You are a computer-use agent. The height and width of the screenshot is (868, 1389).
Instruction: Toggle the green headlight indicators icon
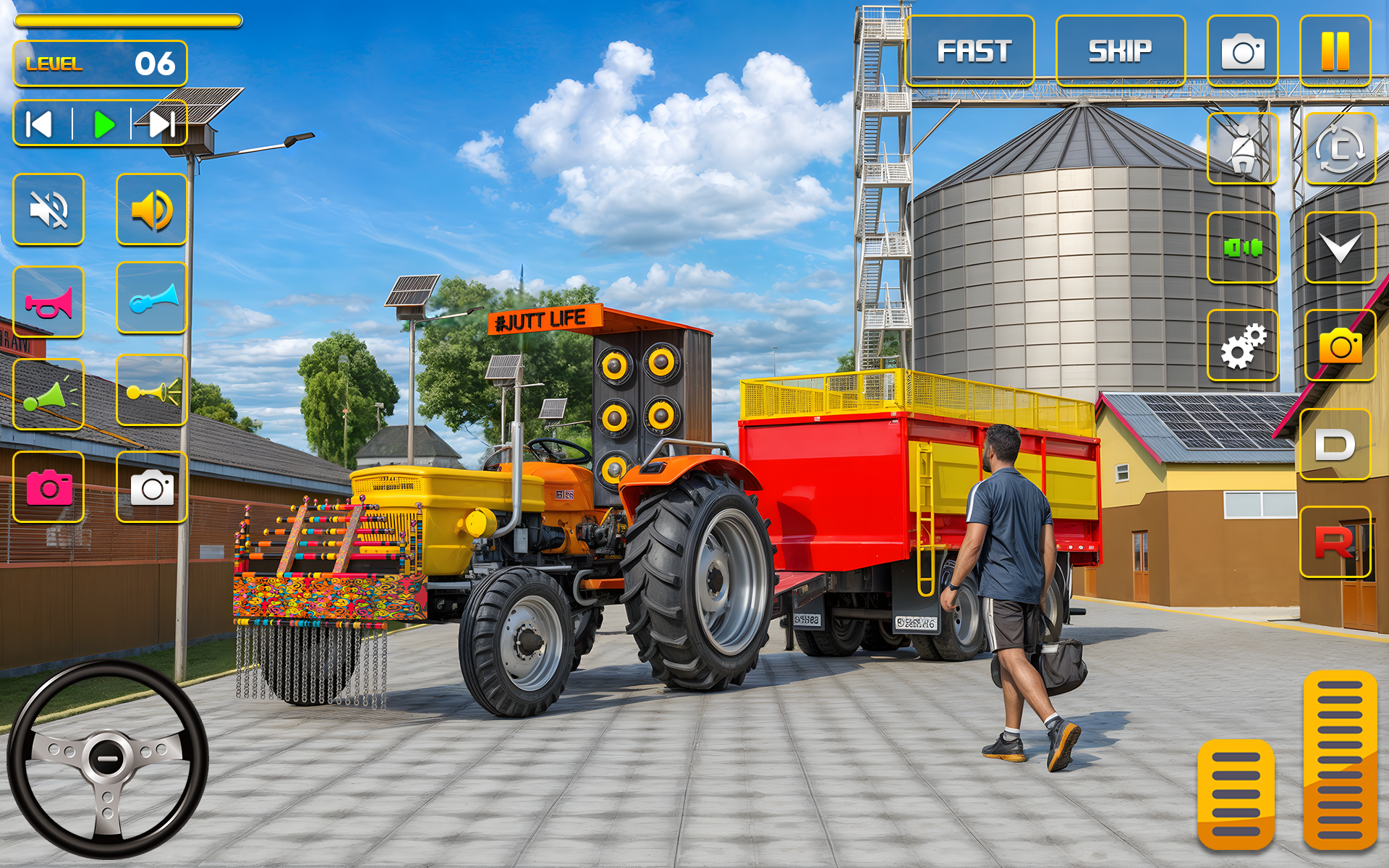pos(1242,246)
